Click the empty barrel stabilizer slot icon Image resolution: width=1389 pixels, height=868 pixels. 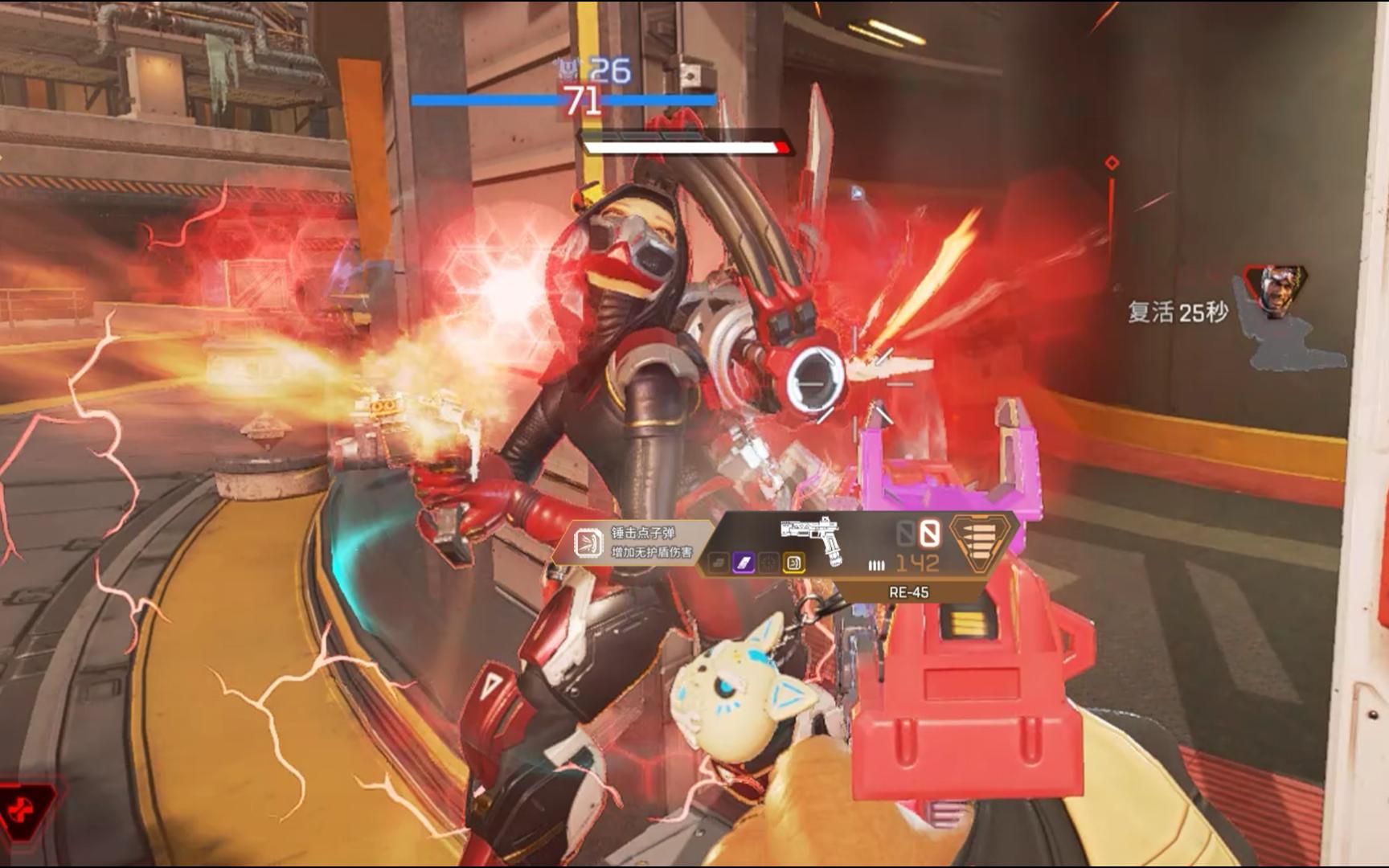point(719,563)
